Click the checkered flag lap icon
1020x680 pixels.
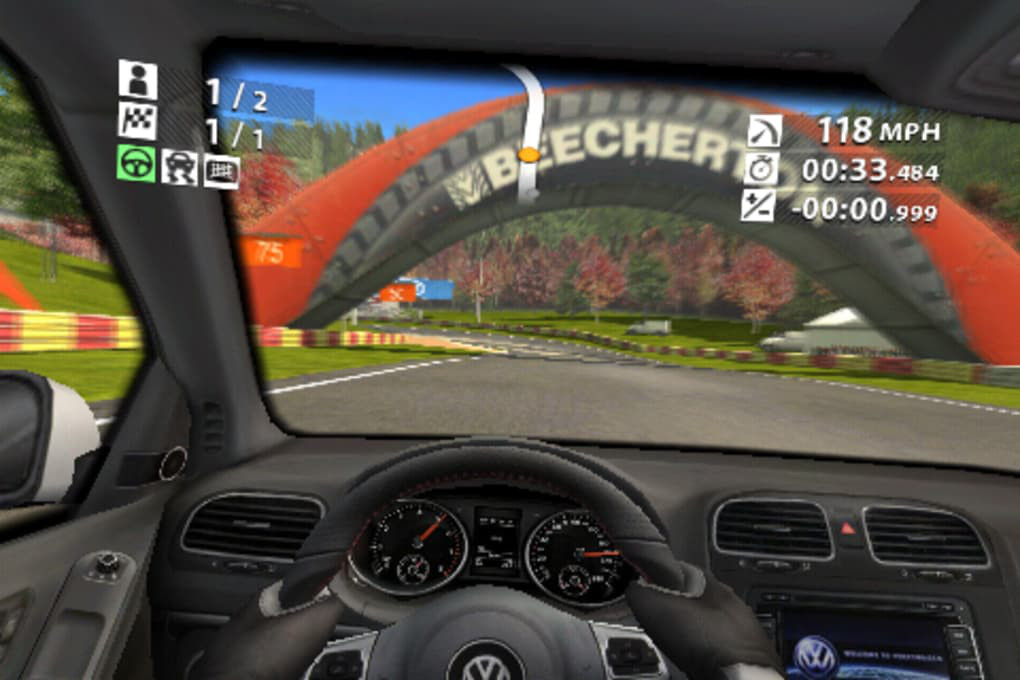point(138,121)
